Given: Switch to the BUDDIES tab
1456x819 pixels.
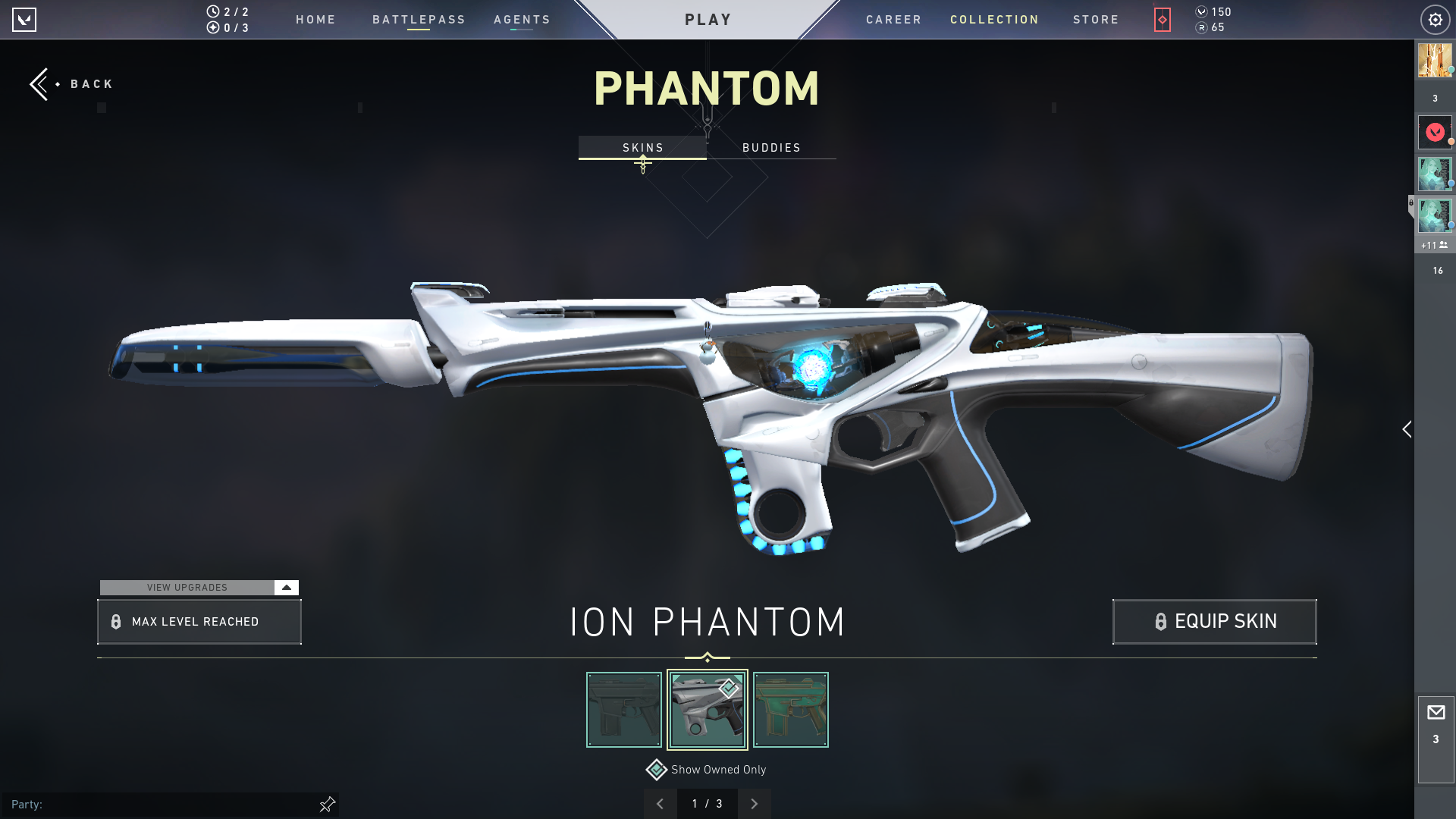Looking at the screenshot, I should (x=771, y=148).
